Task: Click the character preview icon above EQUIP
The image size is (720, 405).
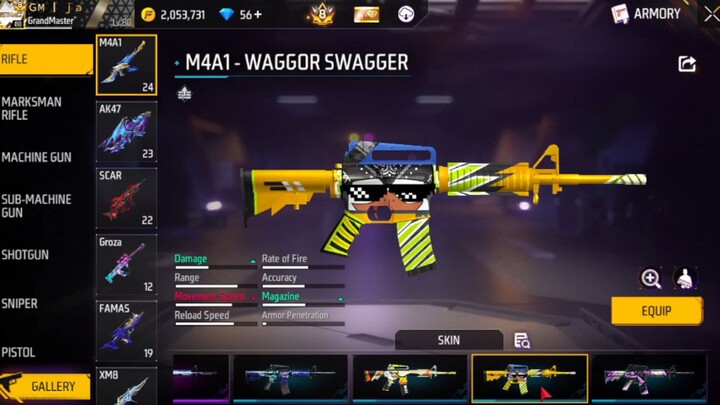Action: 685,279
